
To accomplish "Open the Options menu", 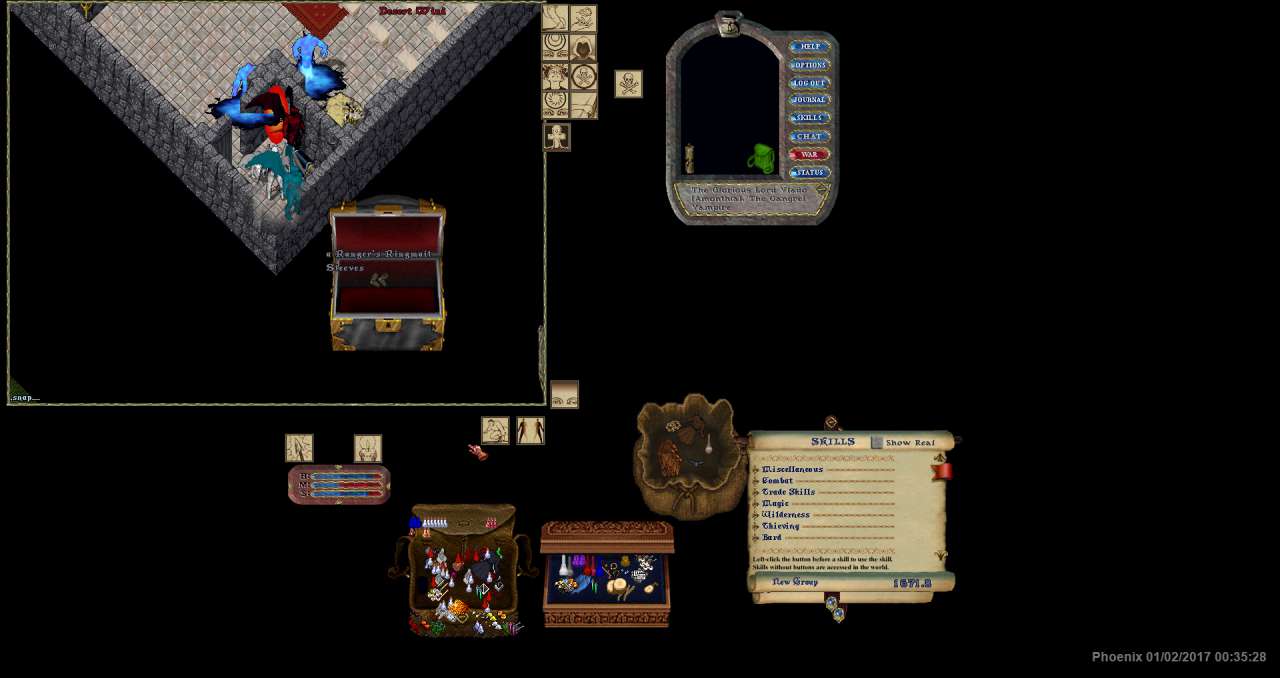I will point(809,65).
